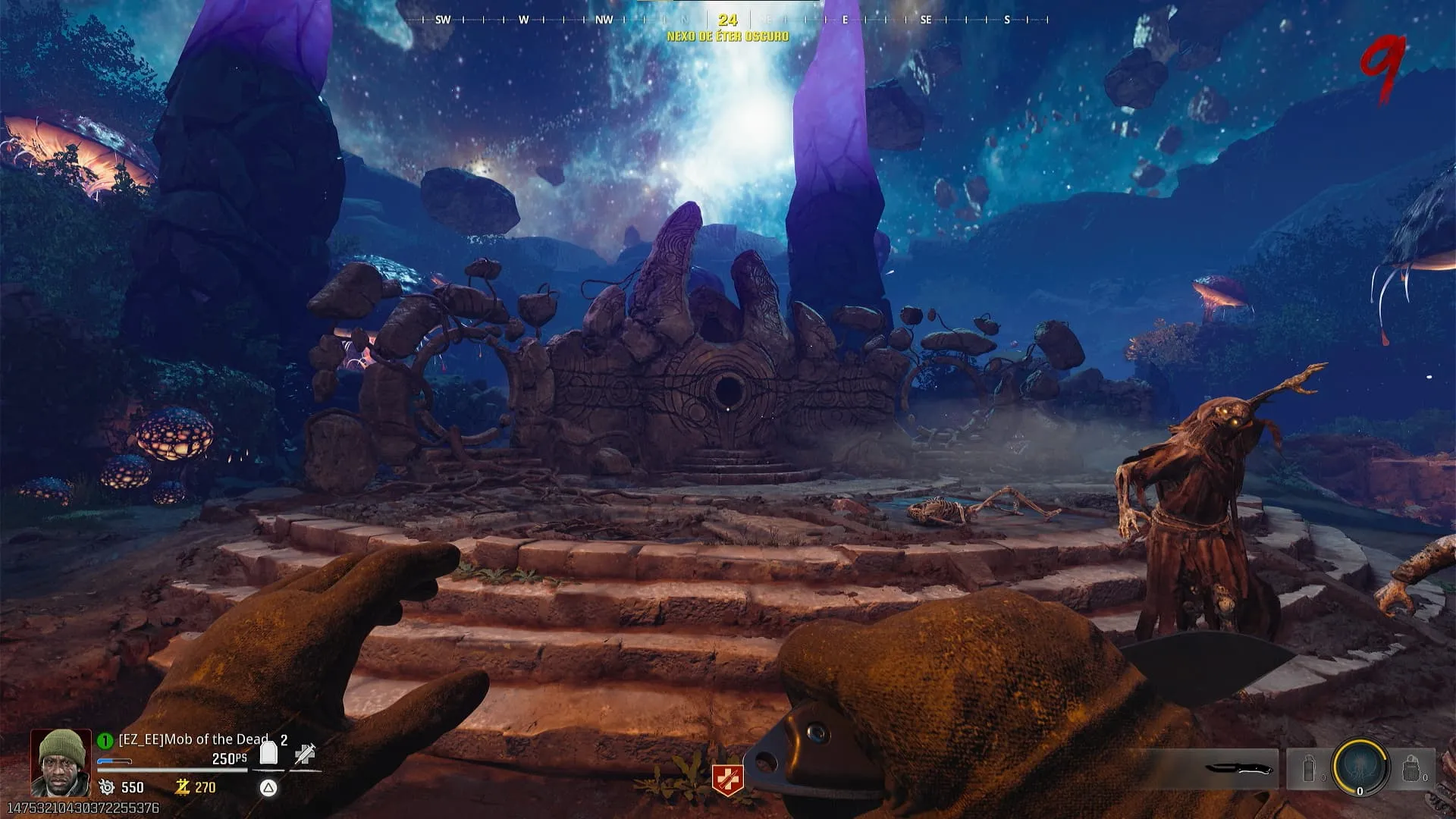This screenshot has width=1456, height=819.
Task: Click the green squad number 1 badge
Action: click(x=105, y=740)
